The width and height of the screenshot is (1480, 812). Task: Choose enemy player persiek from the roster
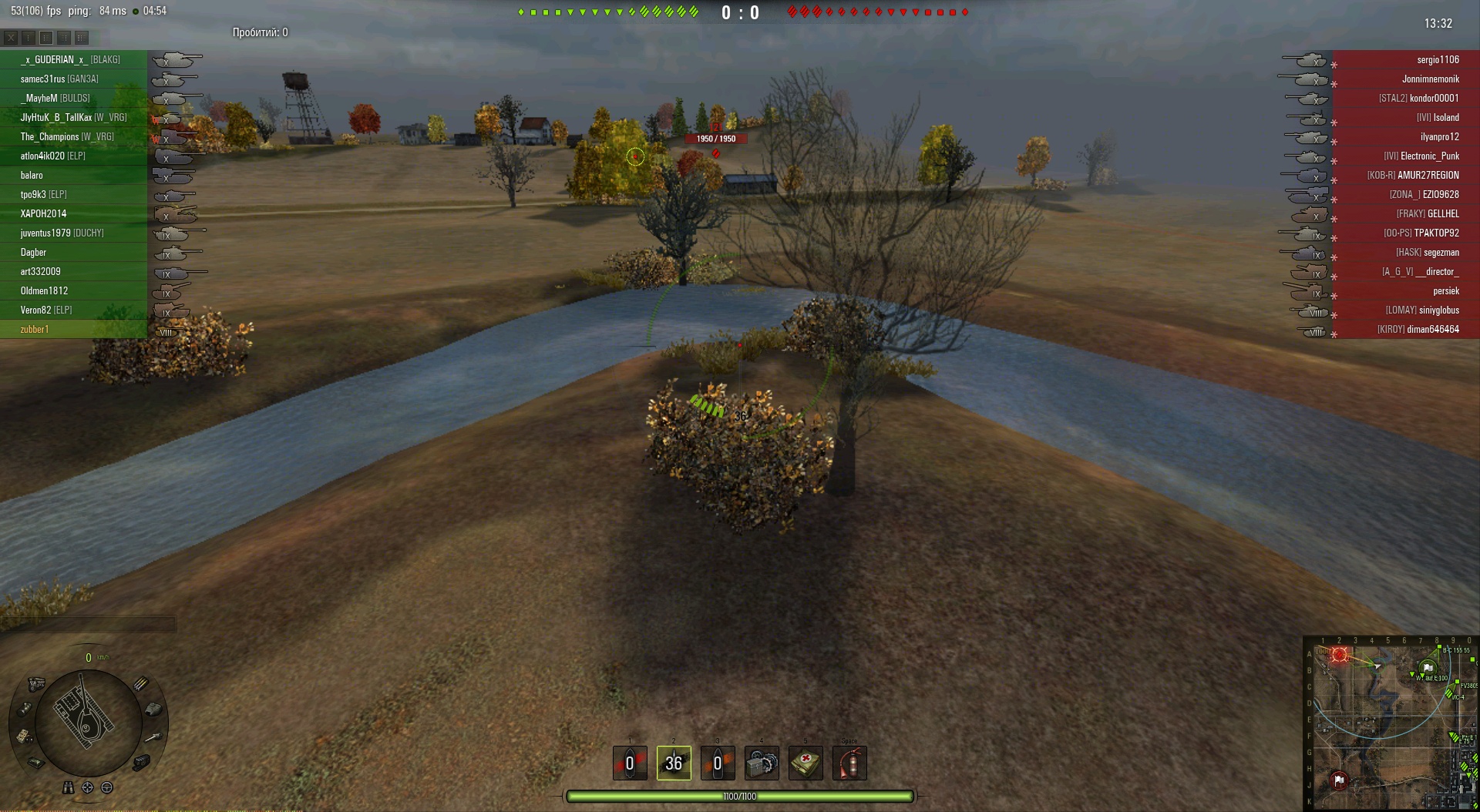(1445, 291)
